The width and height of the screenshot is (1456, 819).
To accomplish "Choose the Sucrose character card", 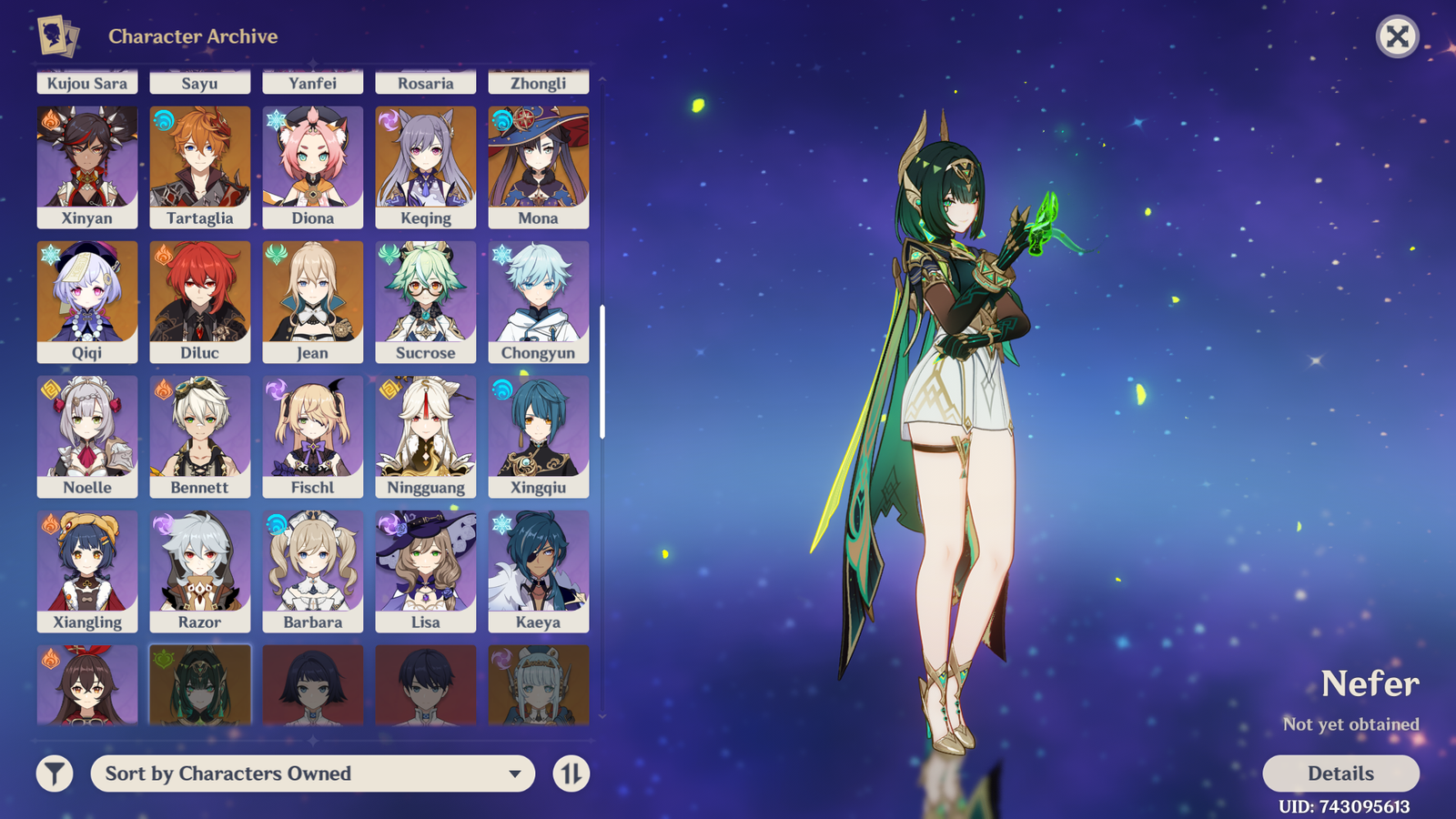I will coord(426,301).
